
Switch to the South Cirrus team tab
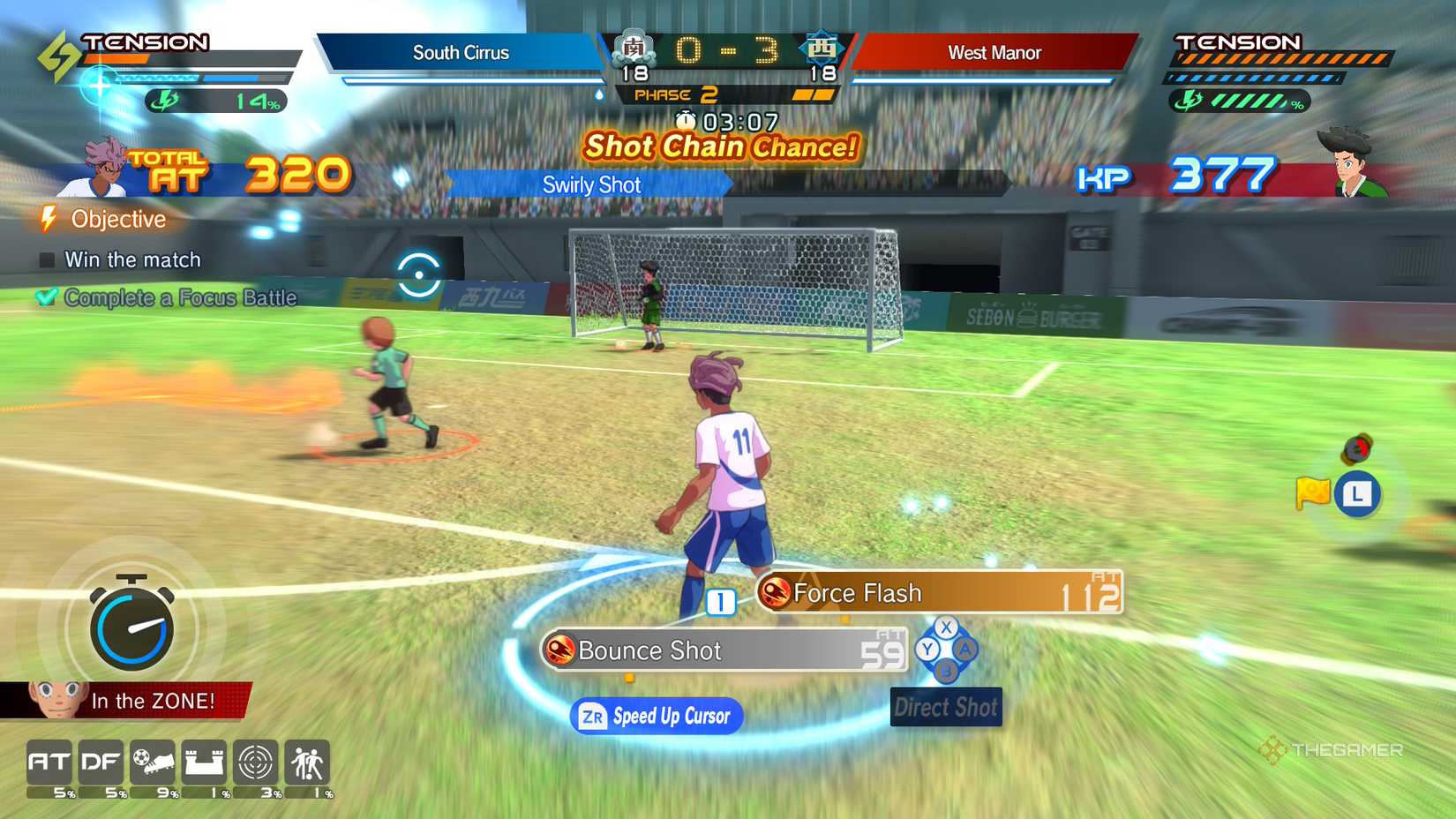pyautogui.click(x=462, y=52)
